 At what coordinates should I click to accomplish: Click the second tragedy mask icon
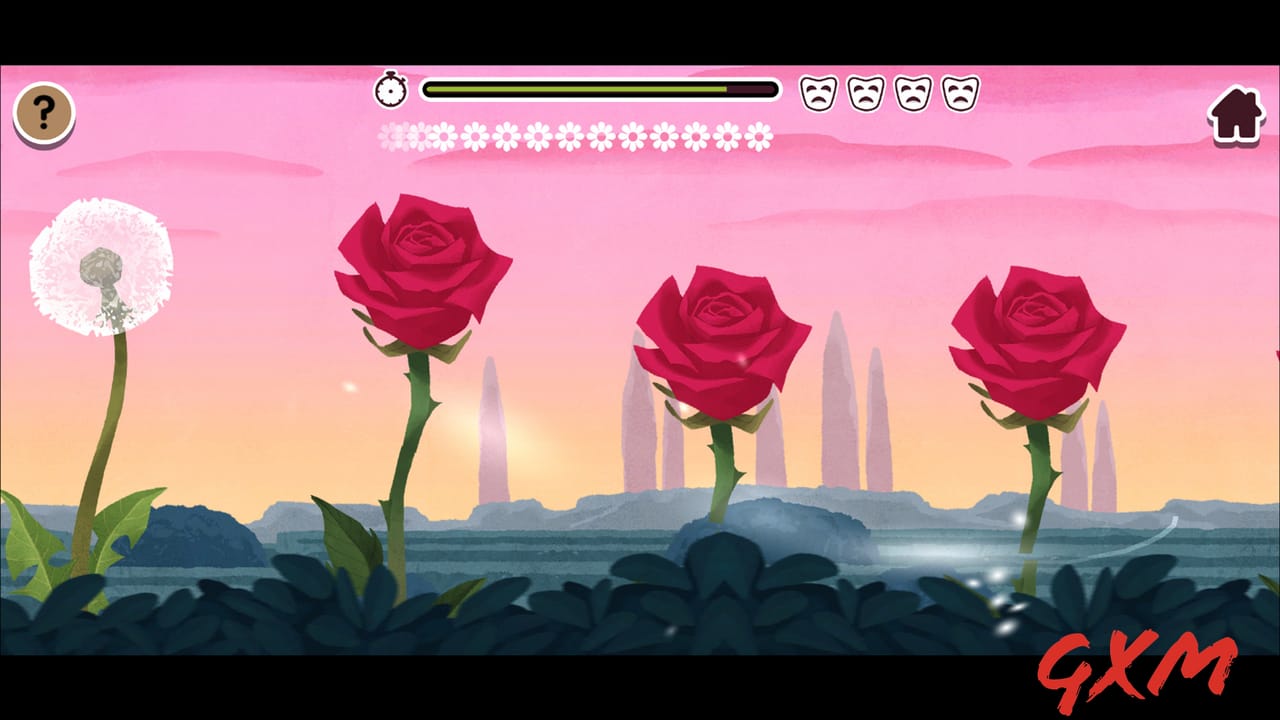[x=866, y=92]
